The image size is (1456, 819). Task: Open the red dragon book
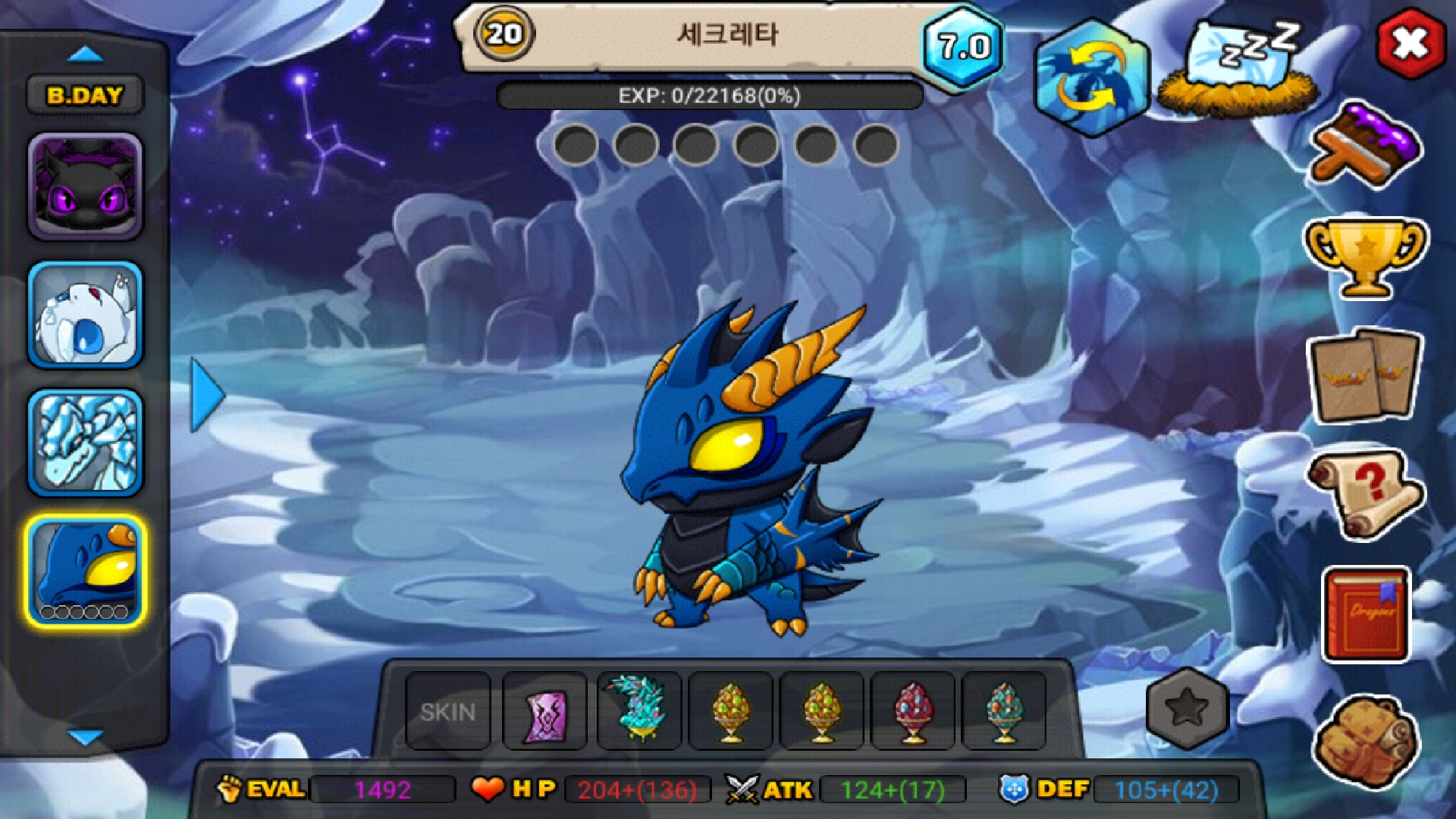(x=1366, y=614)
